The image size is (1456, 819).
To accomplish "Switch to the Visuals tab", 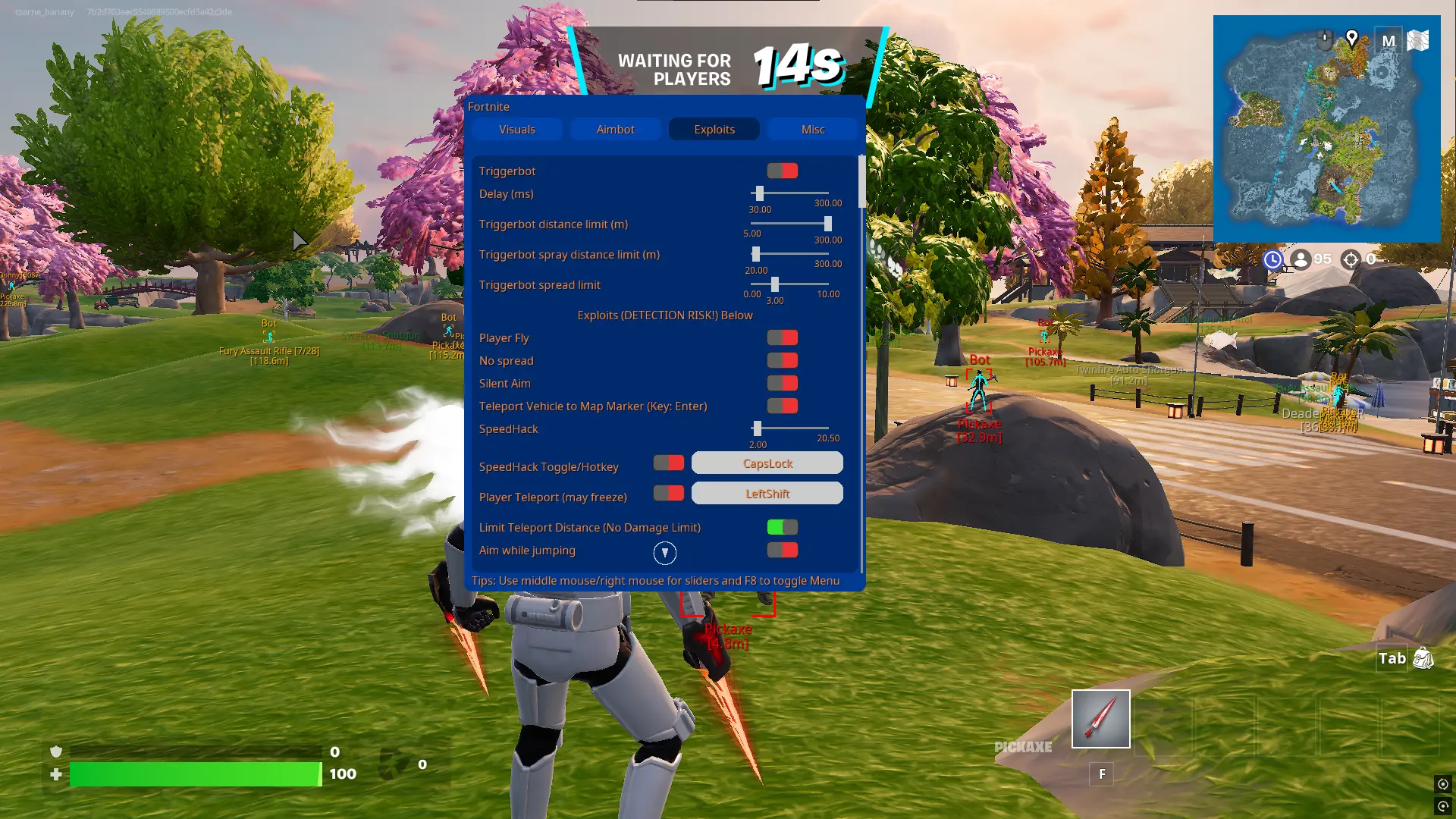I will click(517, 130).
